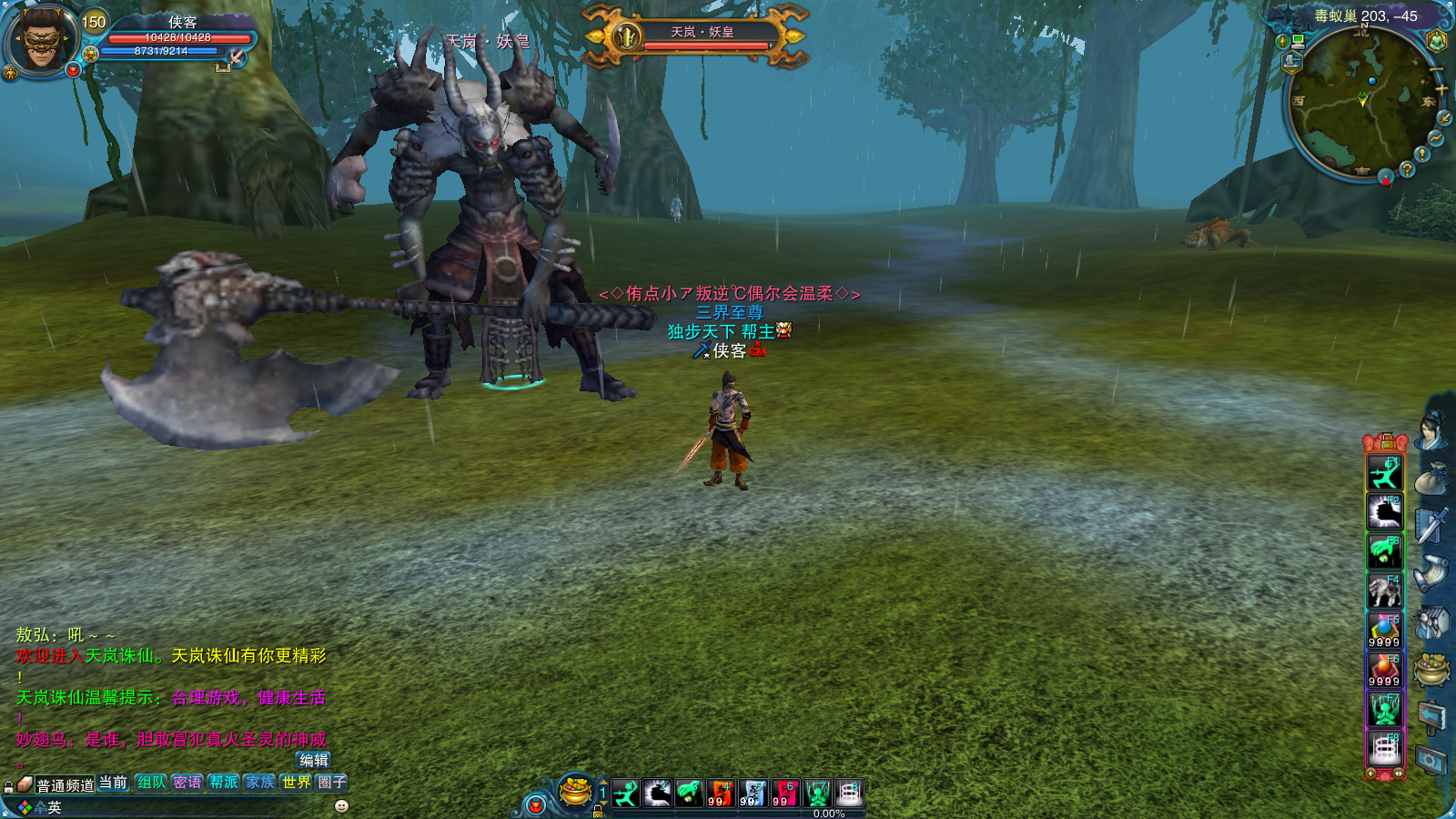Activate the green meditating figure skill, slot 7

click(x=817, y=794)
